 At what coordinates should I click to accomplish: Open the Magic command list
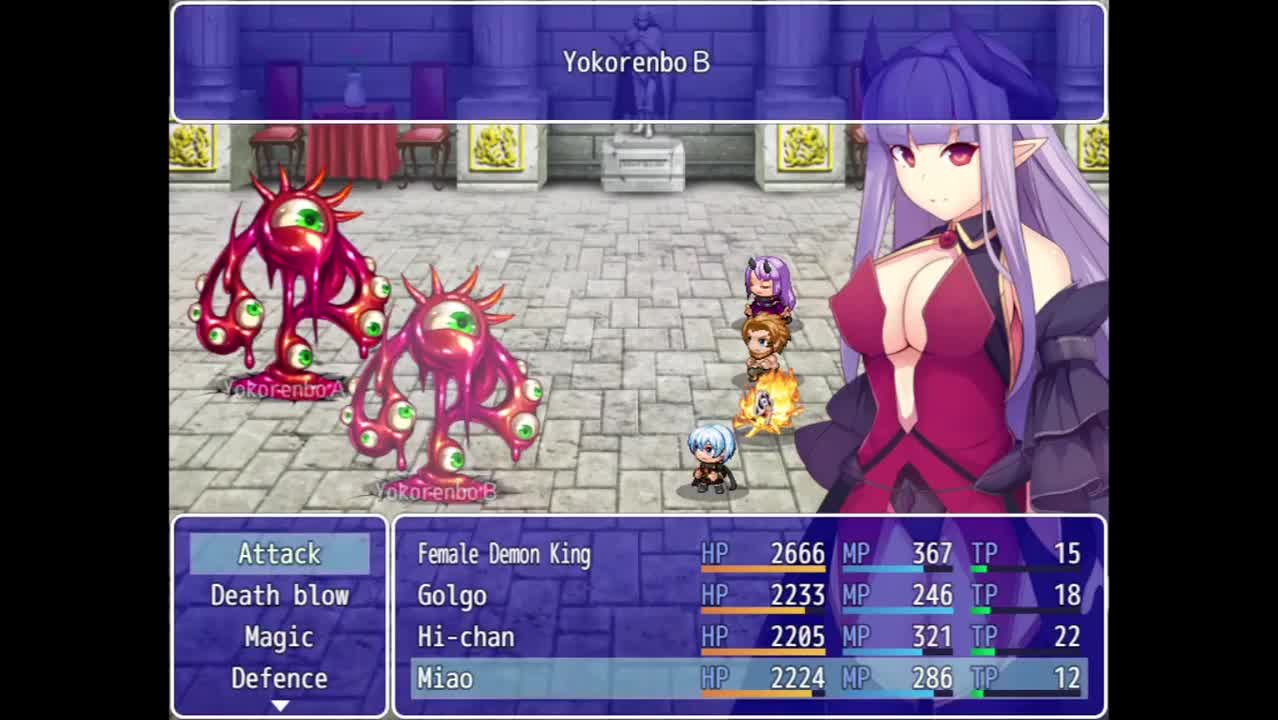click(x=279, y=637)
